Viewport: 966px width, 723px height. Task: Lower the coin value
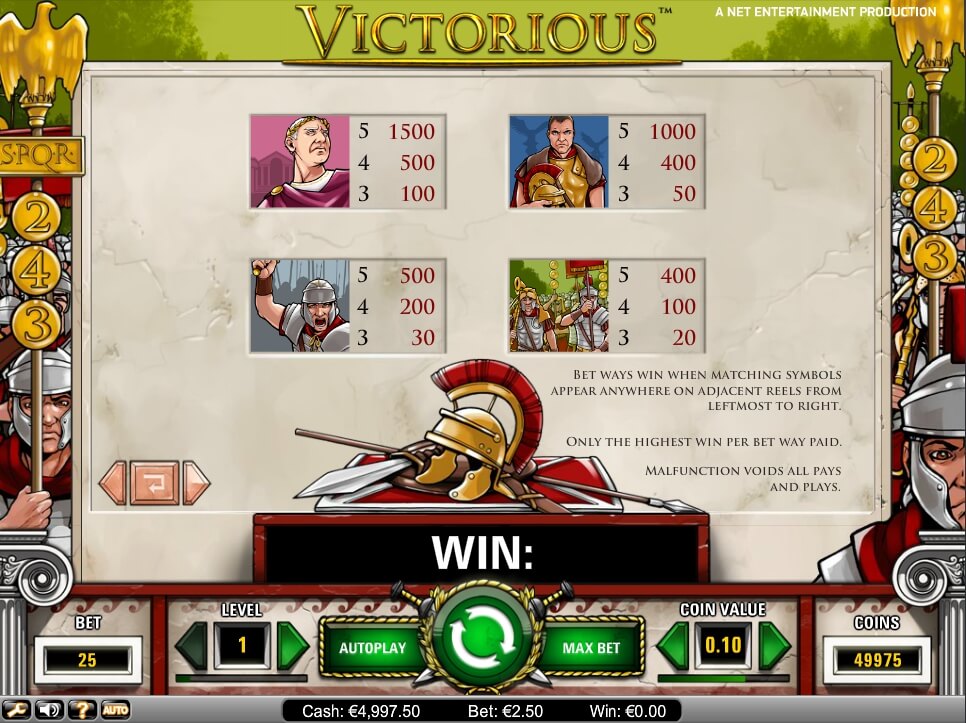(x=674, y=645)
